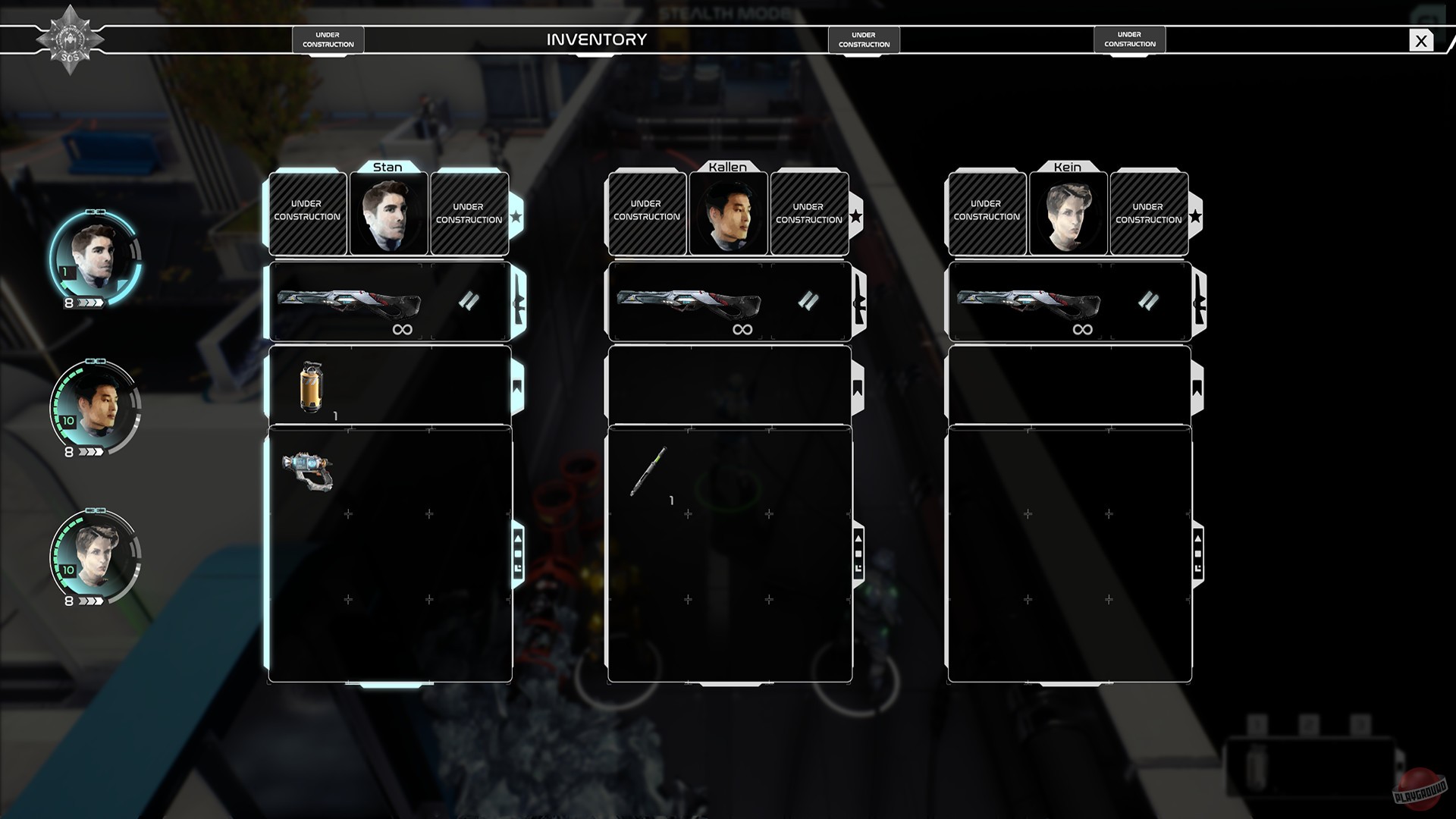
Task: Toggle the star rank tab beside Stan's equipment
Action: click(516, 216)
